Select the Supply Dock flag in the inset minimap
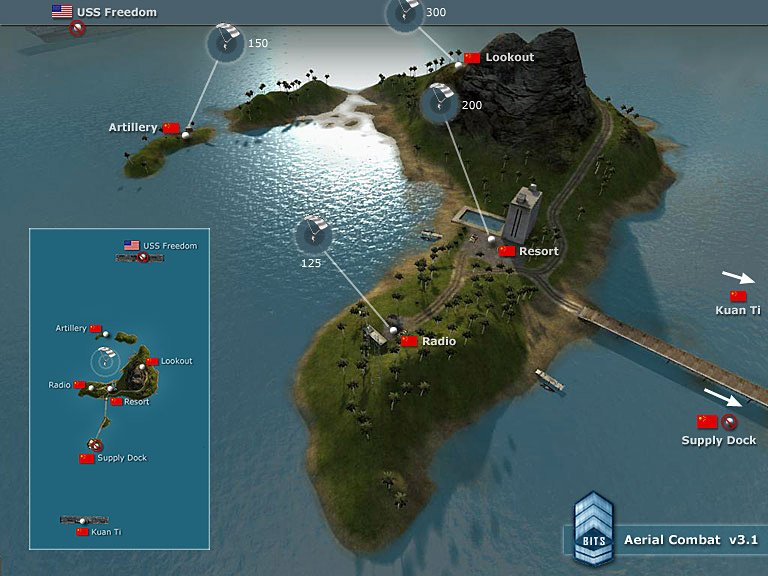Viewport: 768px width, 576px height. pyautogui.click(x=87, y=458)
